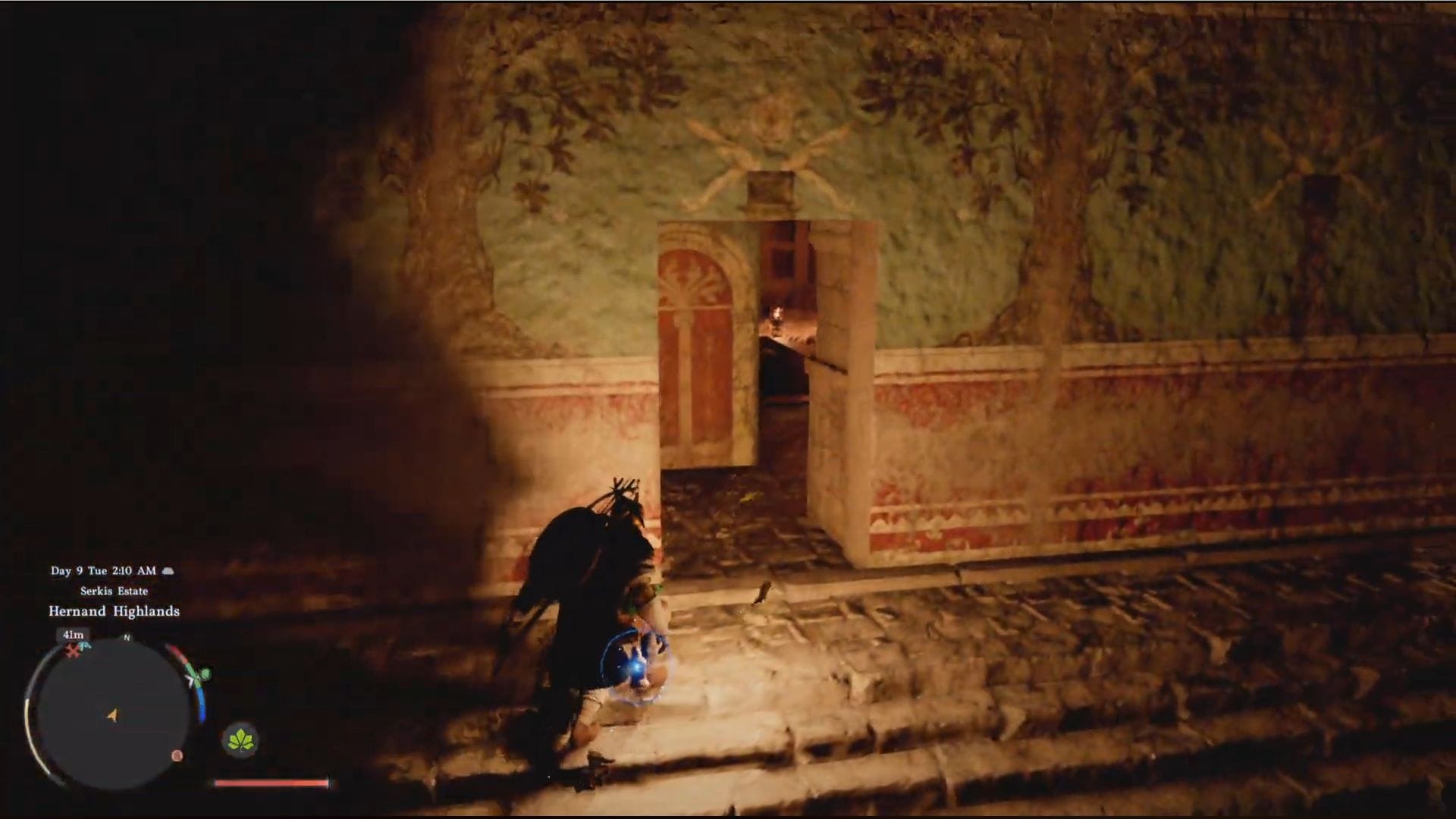Screen dimensions: 1456x819
Task: Click the Hernand Highlands region name
Action: coord(115,610)
